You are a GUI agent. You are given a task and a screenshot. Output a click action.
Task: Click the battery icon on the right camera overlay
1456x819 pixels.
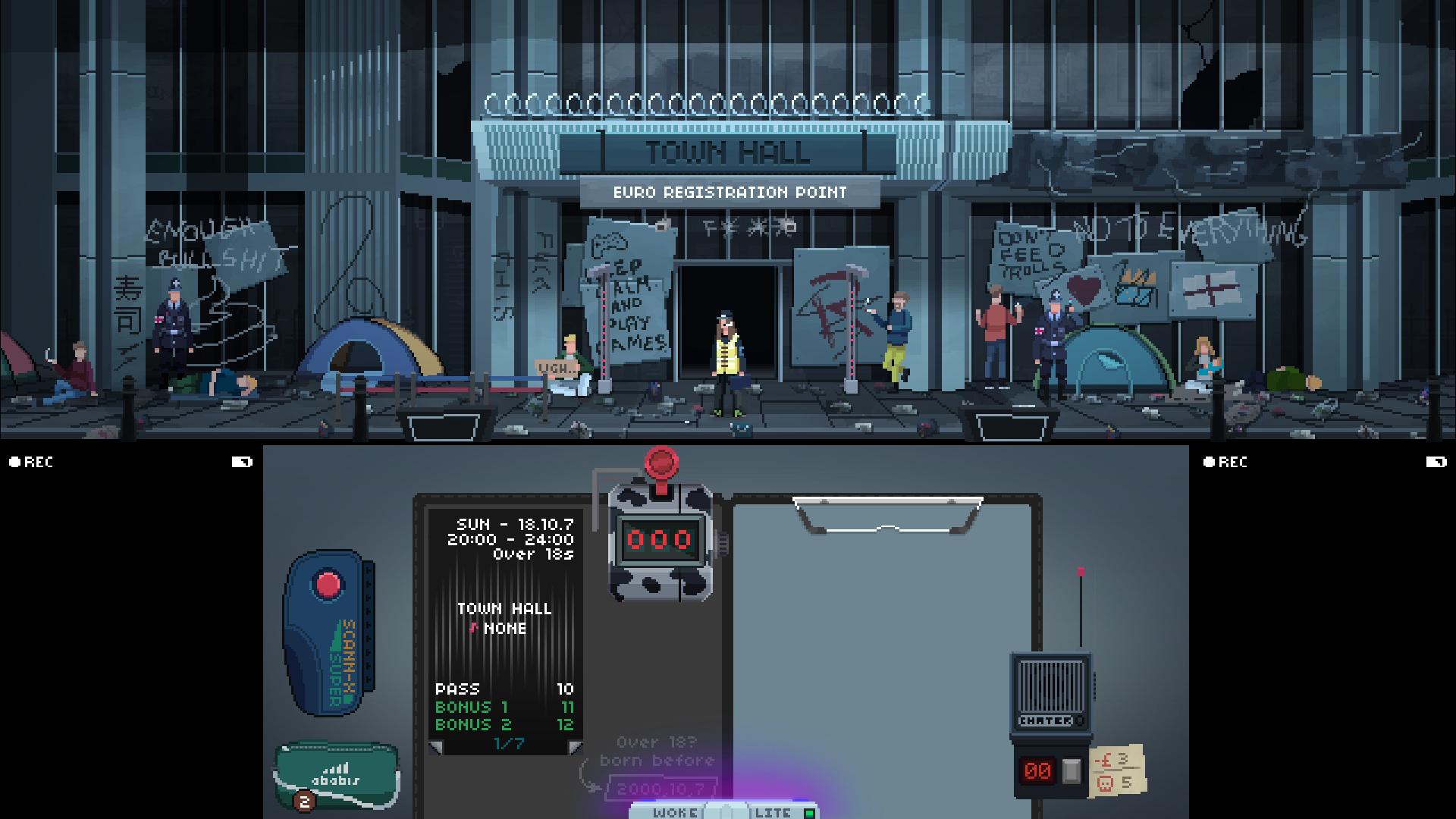pos(1435,462)
